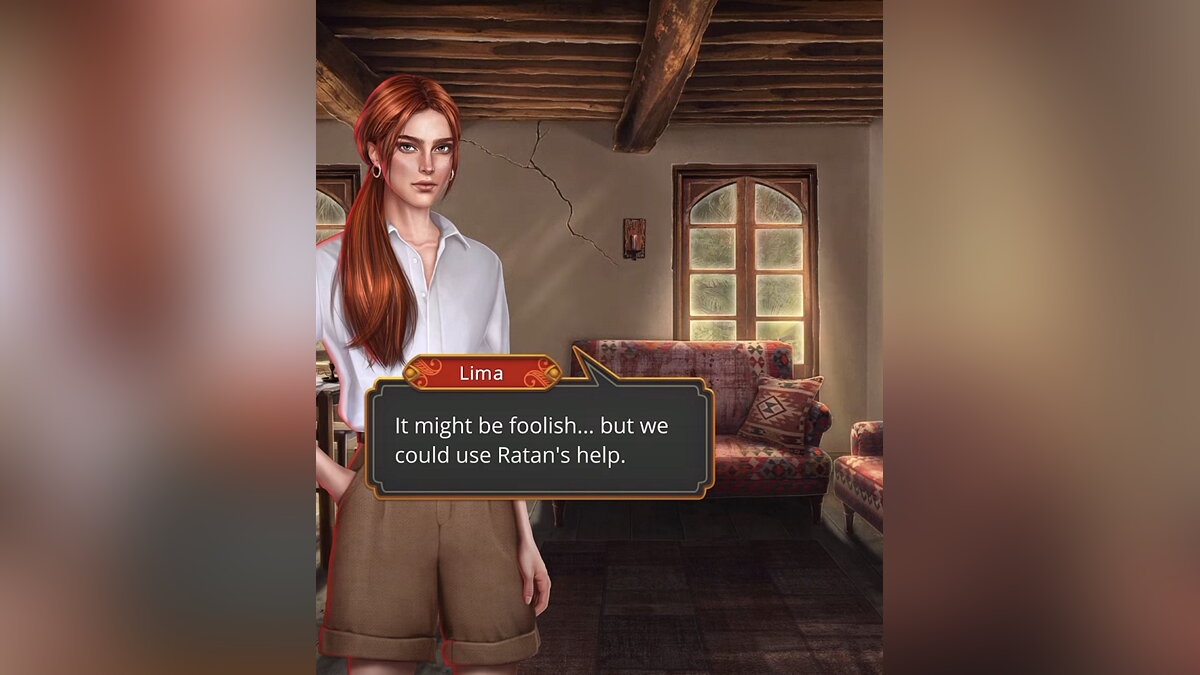
Task: Tap Lima's dialogue box to continue
Action: 538,440
